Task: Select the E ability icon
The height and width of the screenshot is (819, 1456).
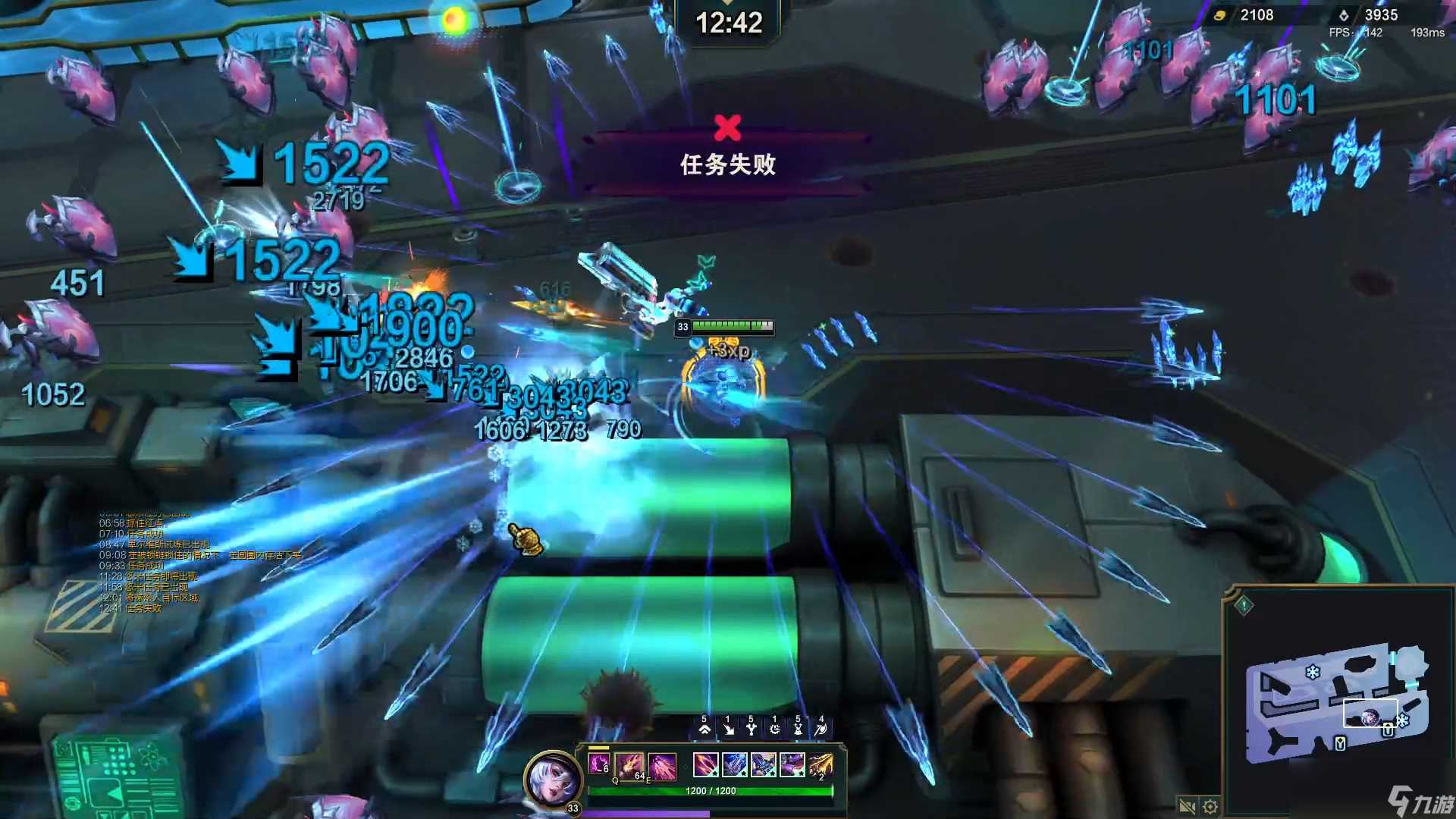Action: tap(661, 767)
